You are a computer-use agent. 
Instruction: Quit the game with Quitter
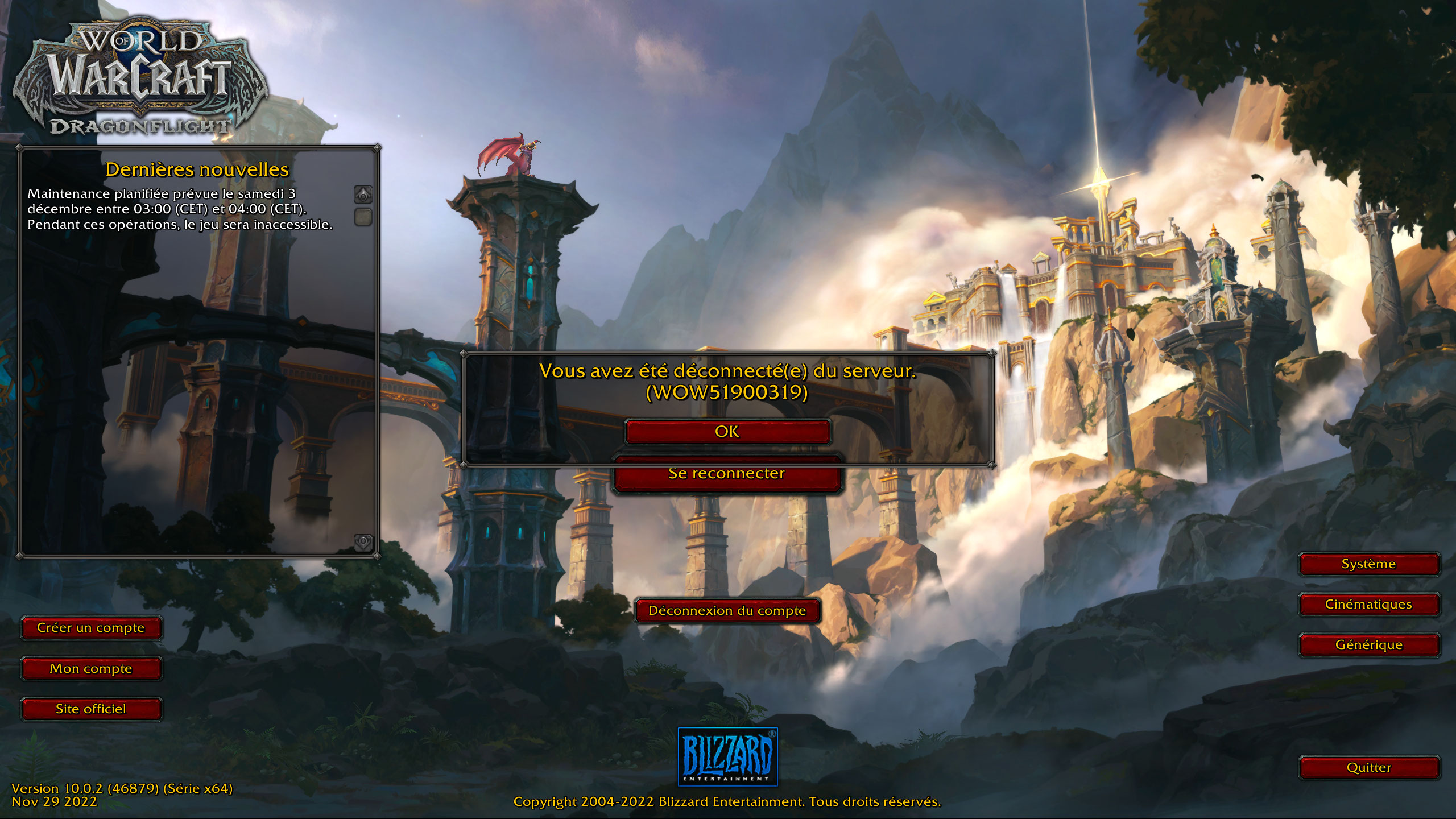pyautogui.click(x=1368, y=768)
